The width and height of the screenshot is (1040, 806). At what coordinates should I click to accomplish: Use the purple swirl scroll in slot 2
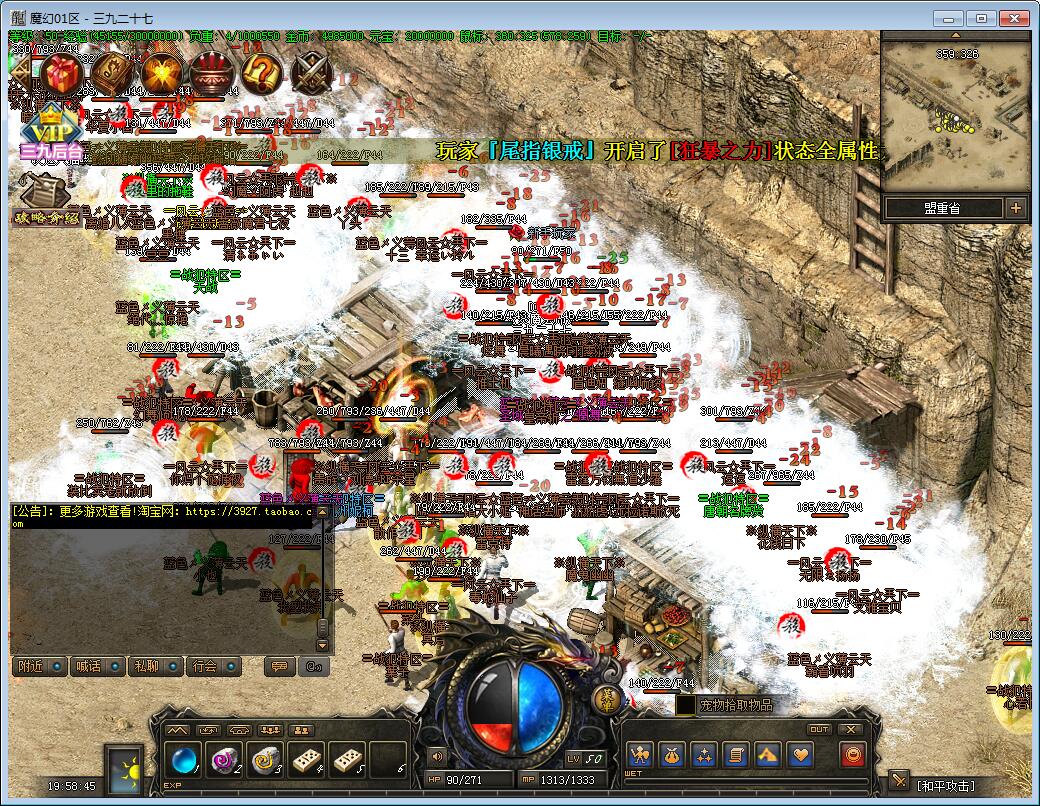pos(223,760)
